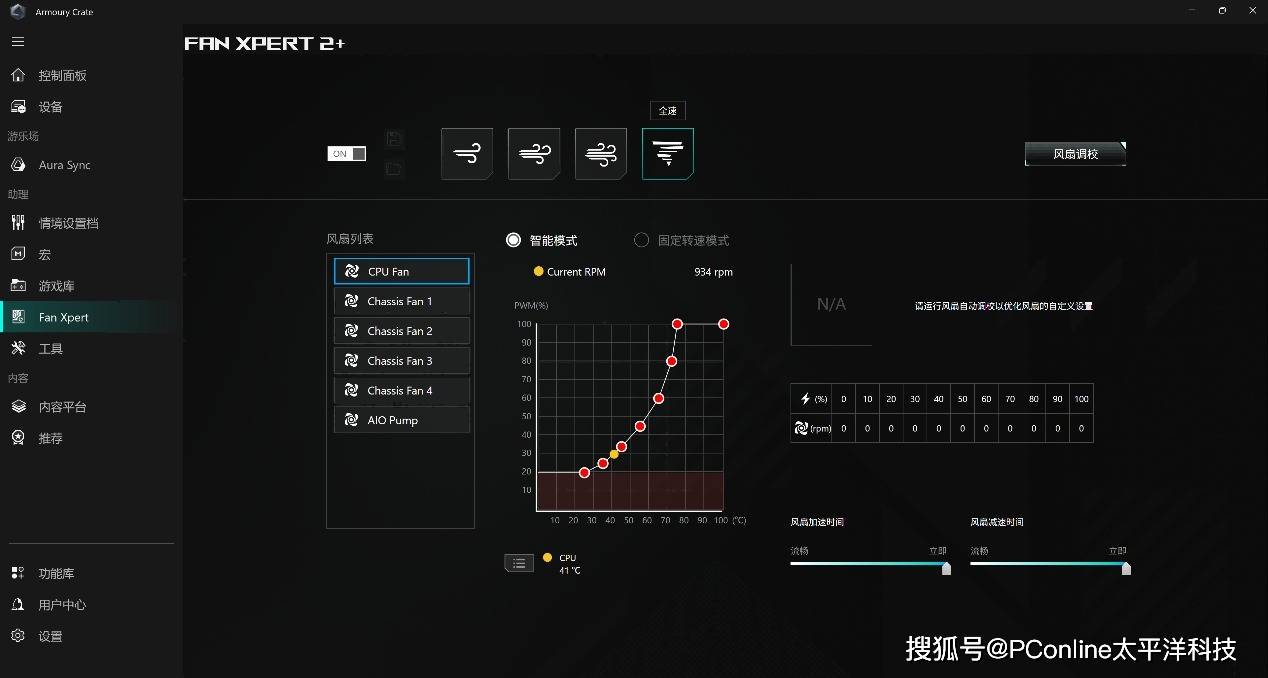Open Aura Sync in the sidebar

point(64,165)
